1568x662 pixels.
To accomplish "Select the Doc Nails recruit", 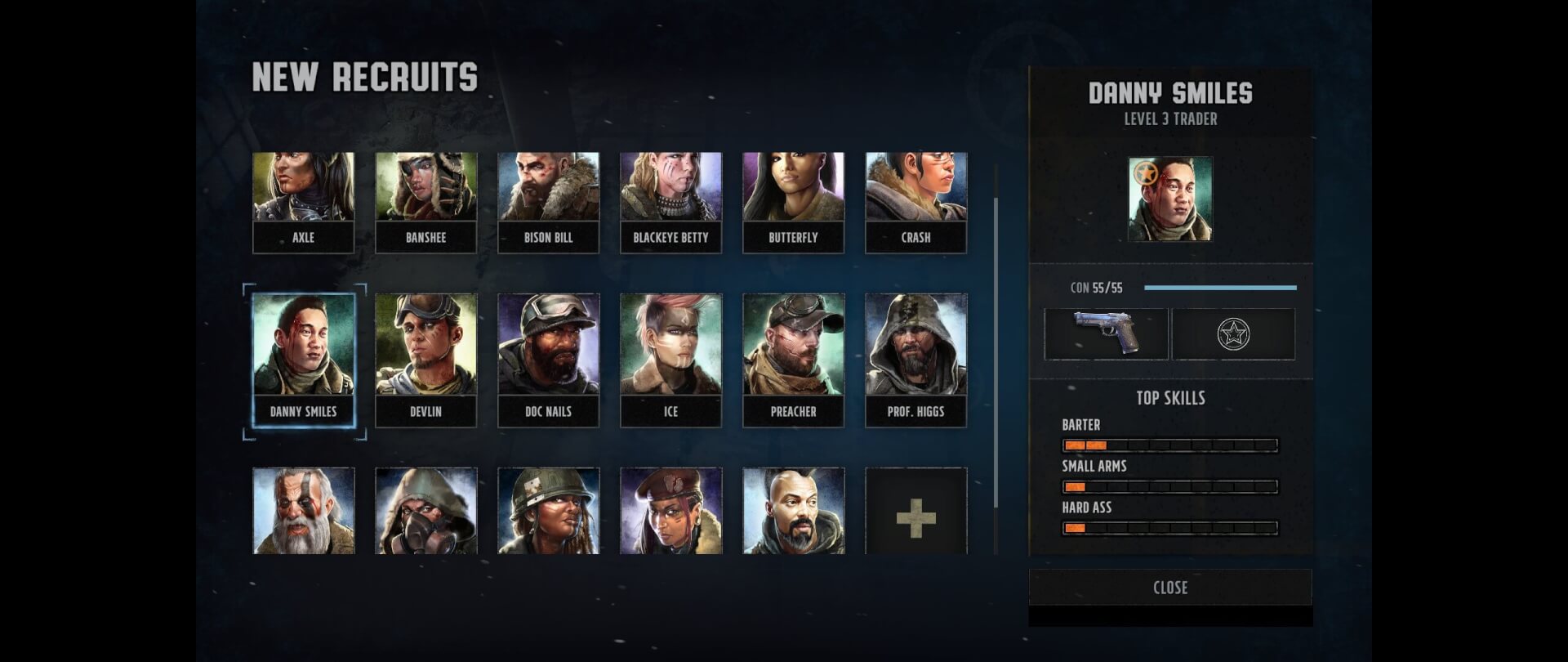I will (548, 360).
